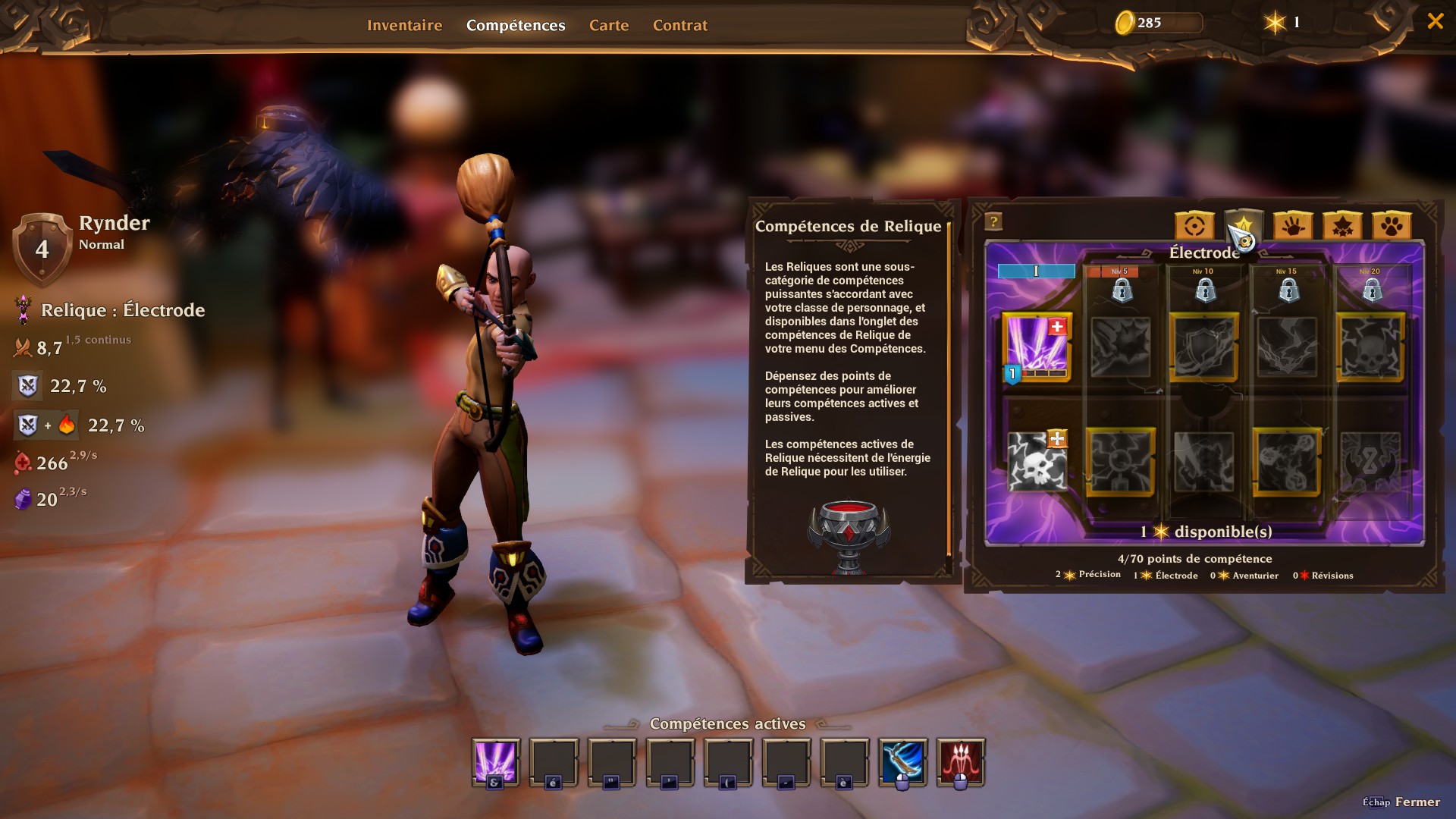Select the purple lightning skill in active bar
Viewport: 1456px width, 819px height.
pyautogui.click(x=496, y=762)
